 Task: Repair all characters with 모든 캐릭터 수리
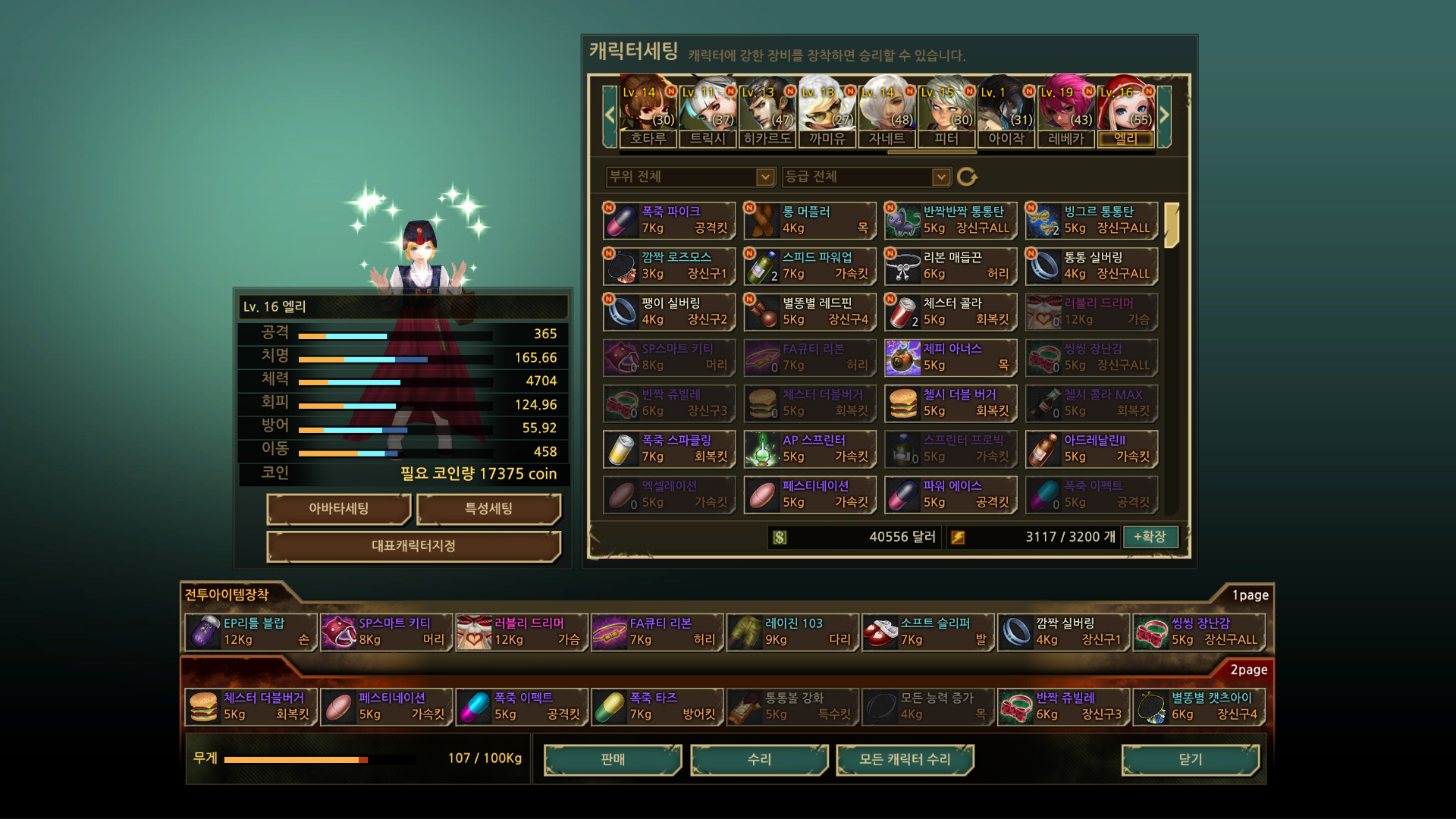(904, 759)
